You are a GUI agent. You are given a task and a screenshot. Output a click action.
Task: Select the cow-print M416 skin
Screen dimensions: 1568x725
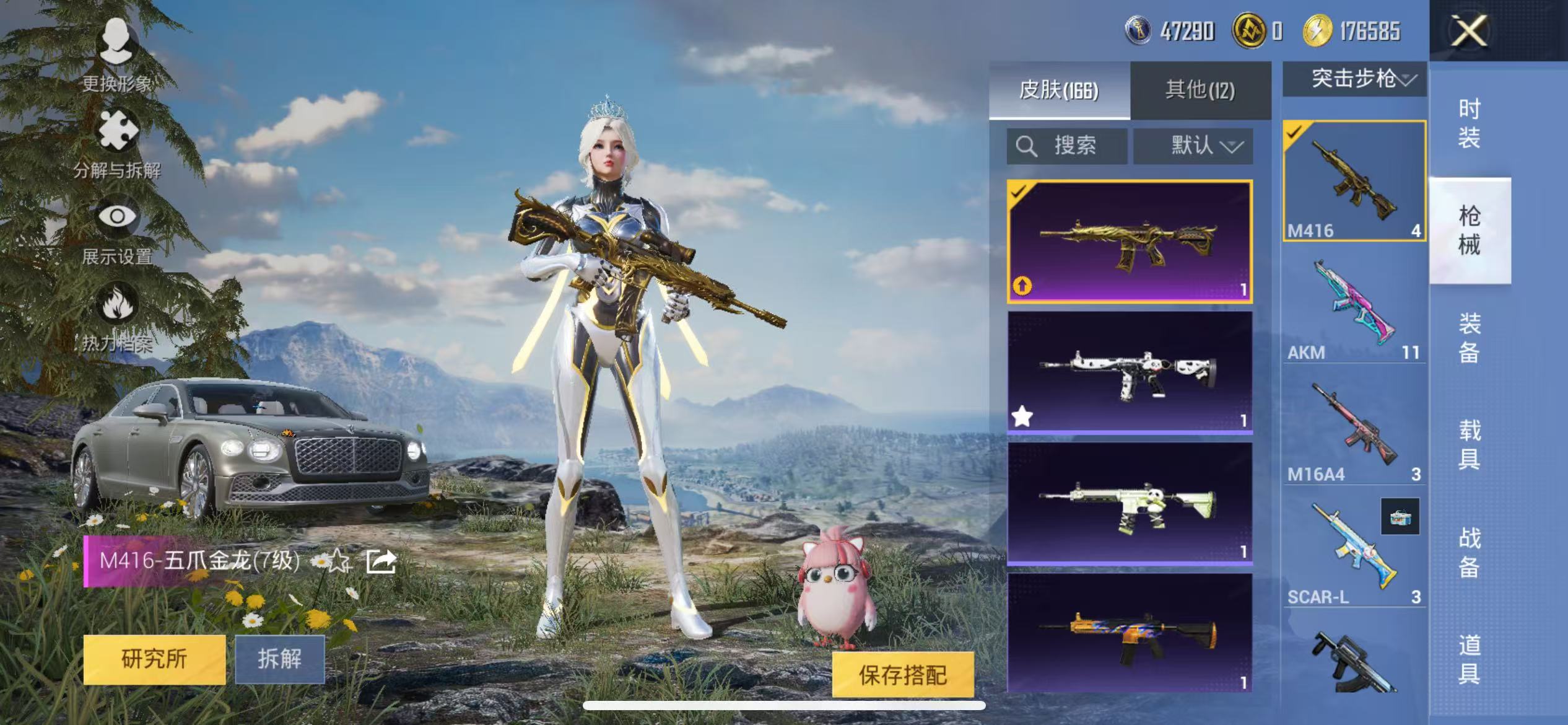(1130, 372)
